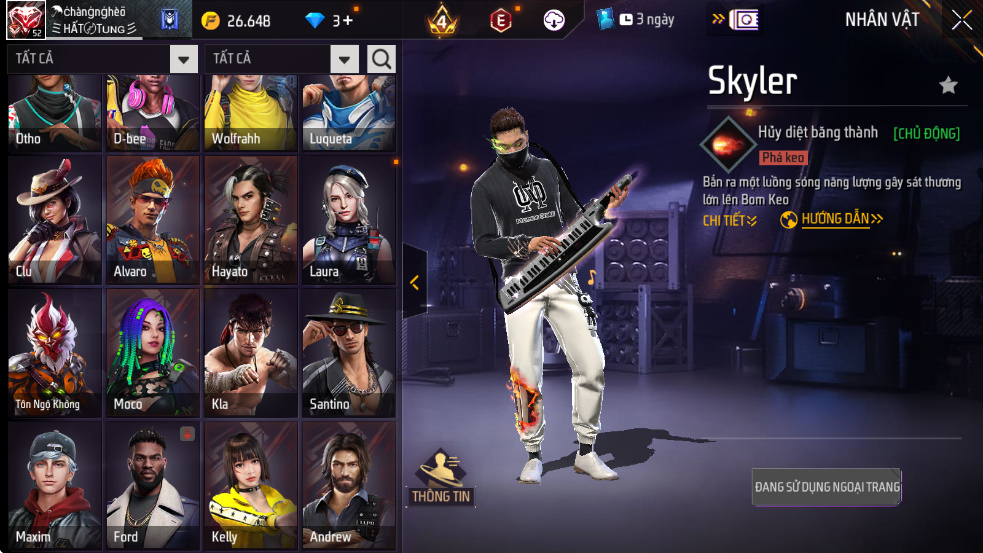Choose Tôn Ngộ Không character
Image resolution: width=983 pixels, height=553 pixels.
pos(55,352)
